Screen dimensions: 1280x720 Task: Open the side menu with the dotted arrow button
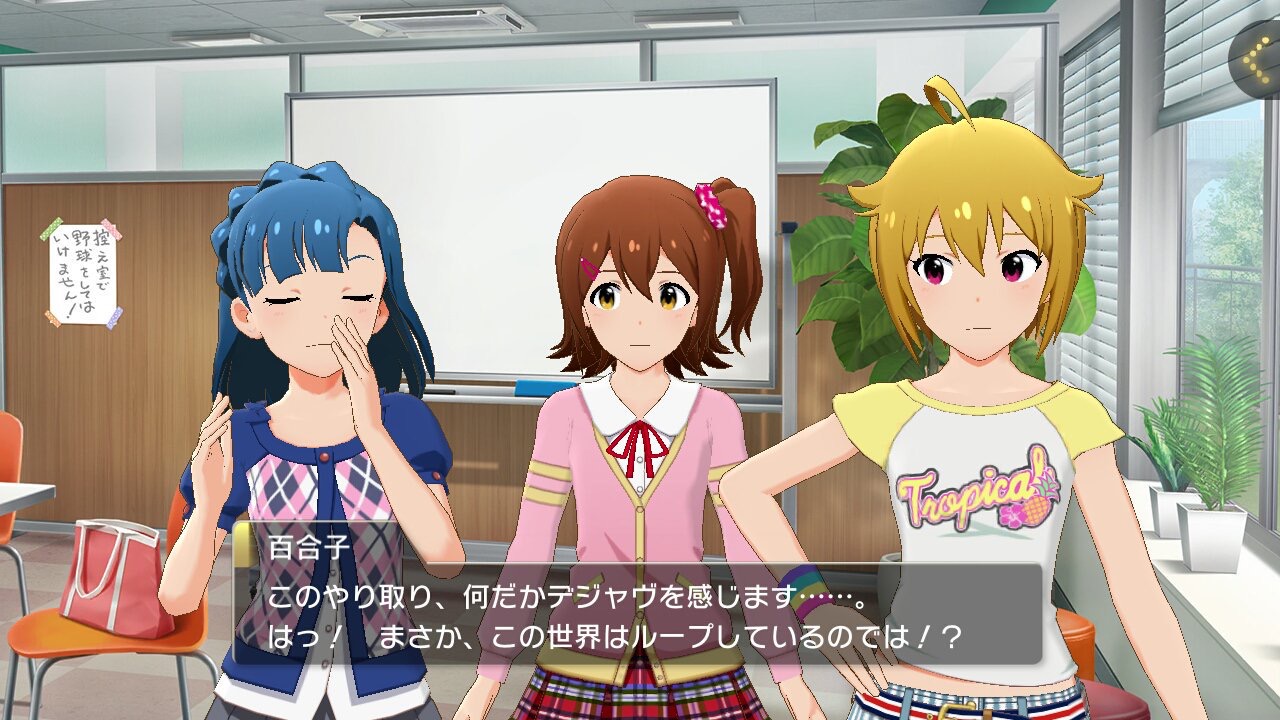click(1260, 58)
